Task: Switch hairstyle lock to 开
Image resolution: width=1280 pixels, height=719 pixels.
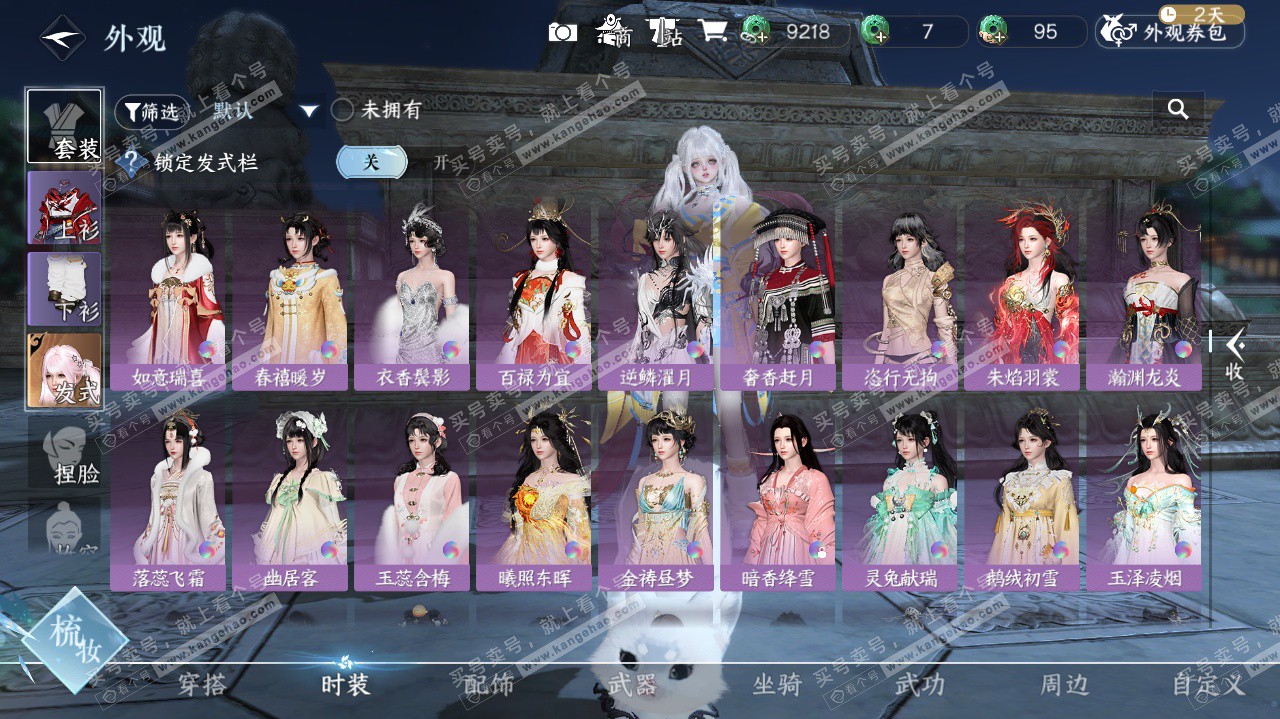Action: coord(441,162)
